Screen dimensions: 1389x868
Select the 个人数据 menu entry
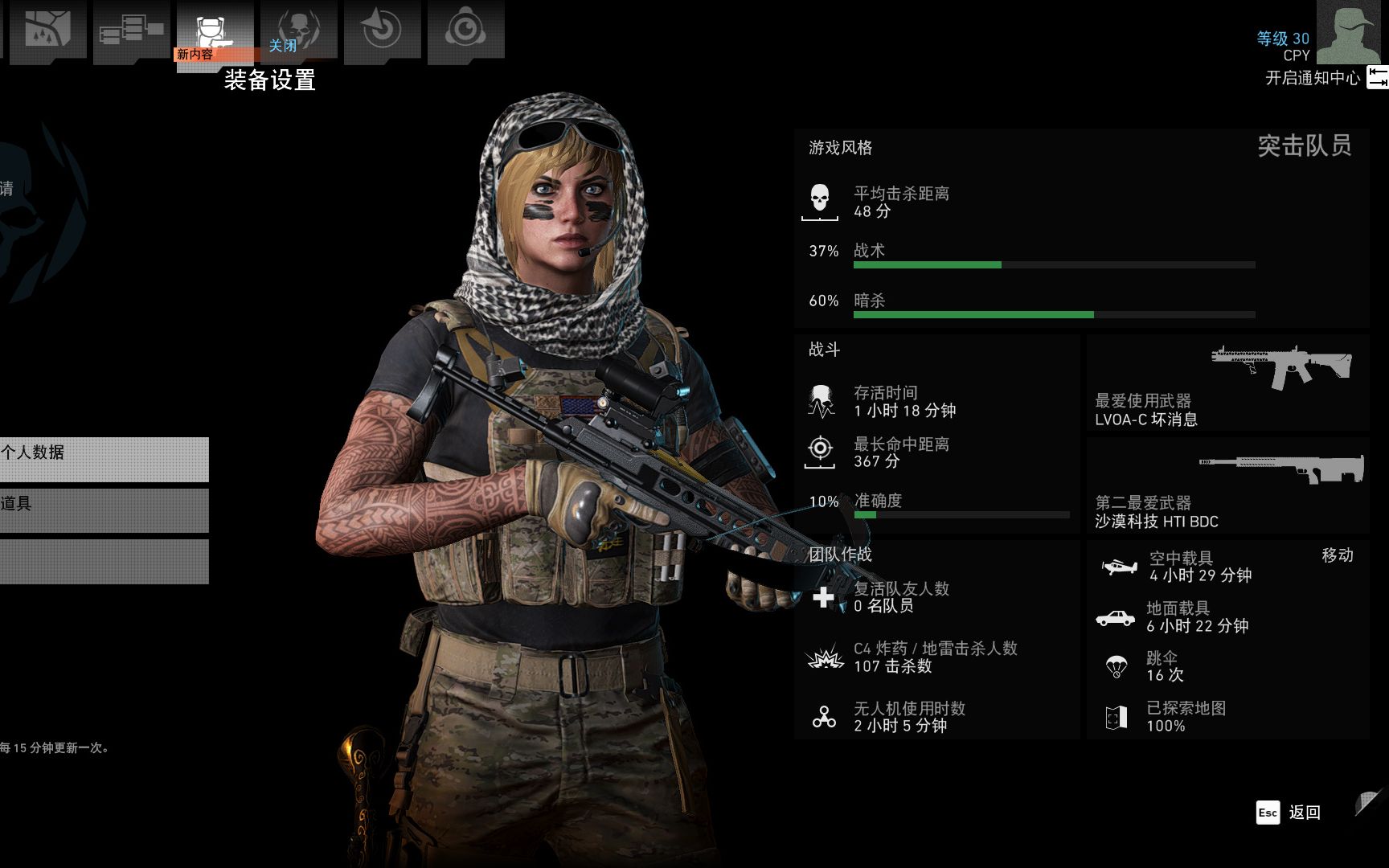tap(104, 459)
